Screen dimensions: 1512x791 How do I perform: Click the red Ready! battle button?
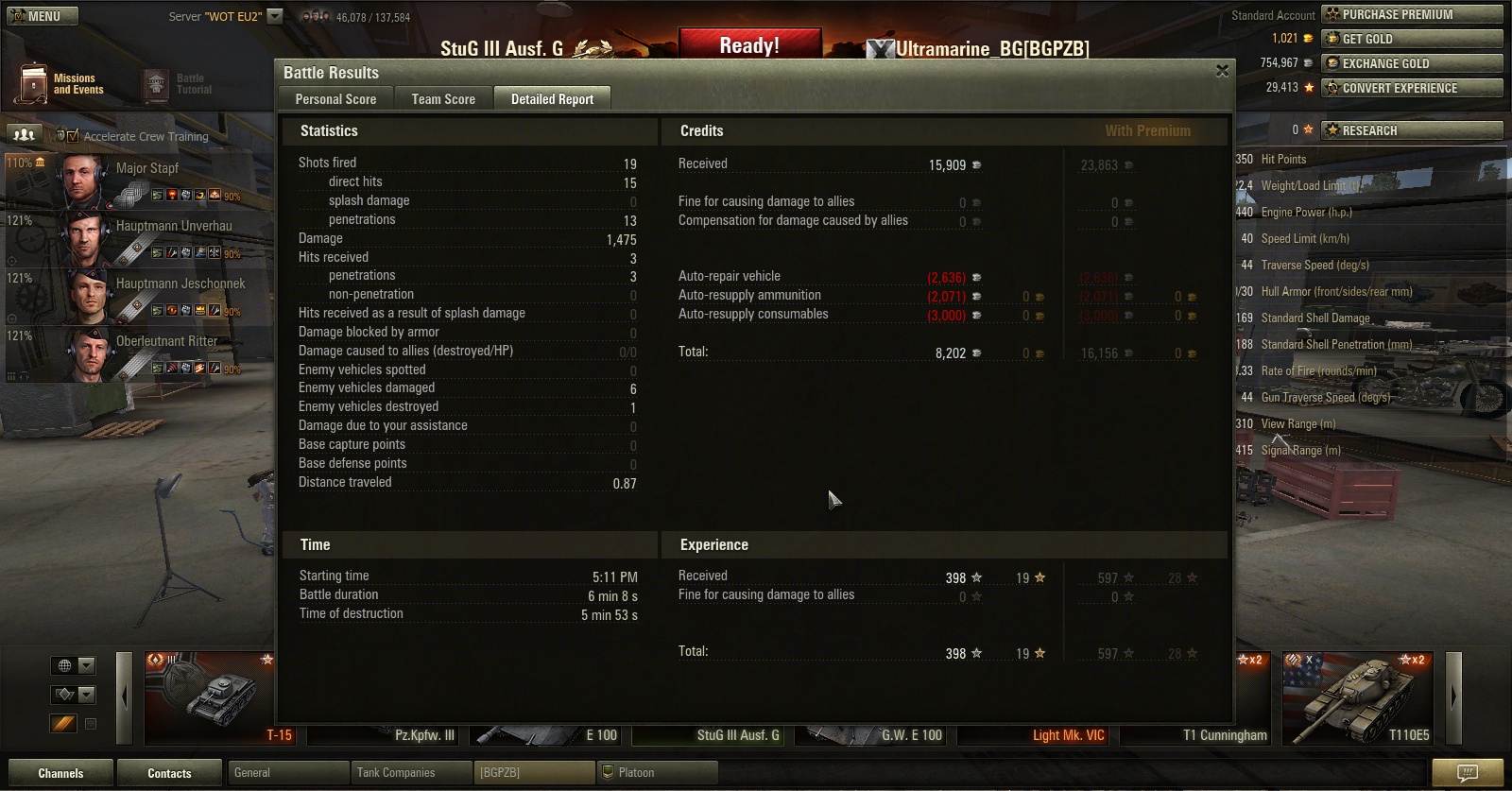tap(749, 45)
